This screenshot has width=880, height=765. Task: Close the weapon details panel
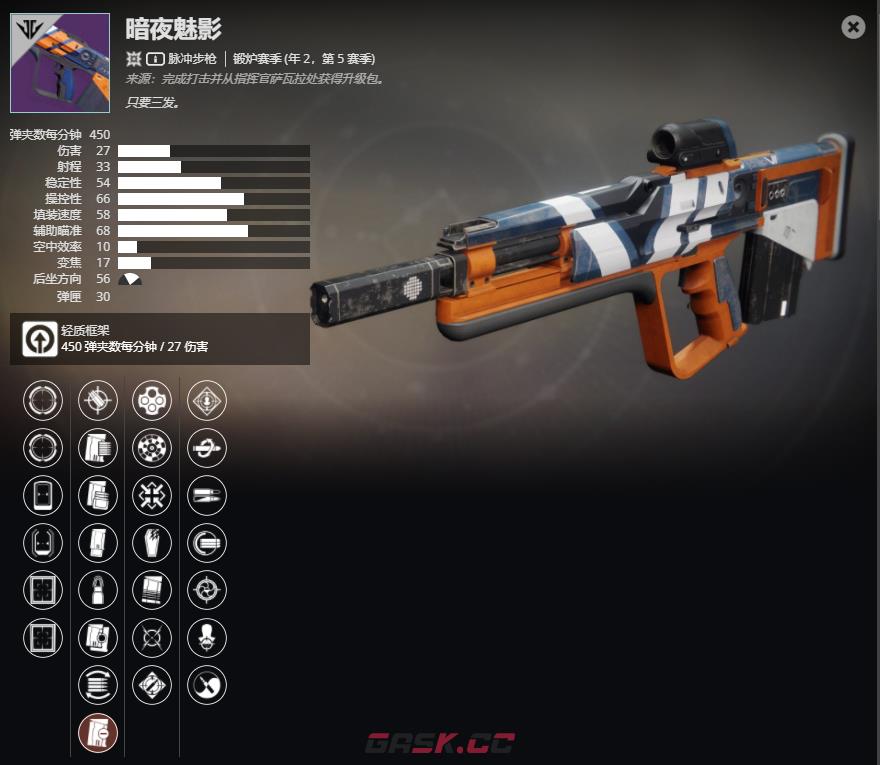853,27
